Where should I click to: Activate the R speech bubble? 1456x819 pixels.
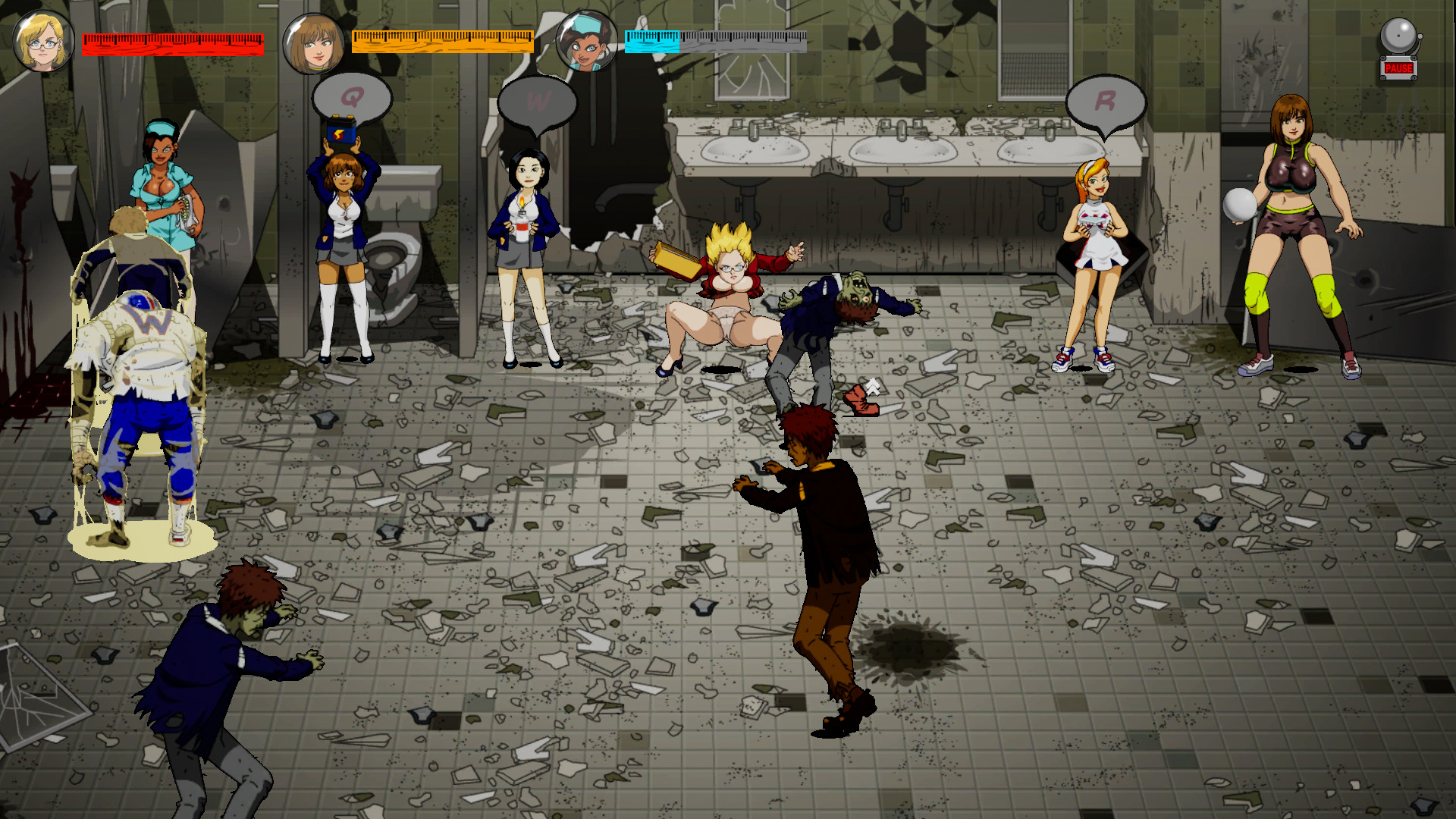[x=1107, y=101]
